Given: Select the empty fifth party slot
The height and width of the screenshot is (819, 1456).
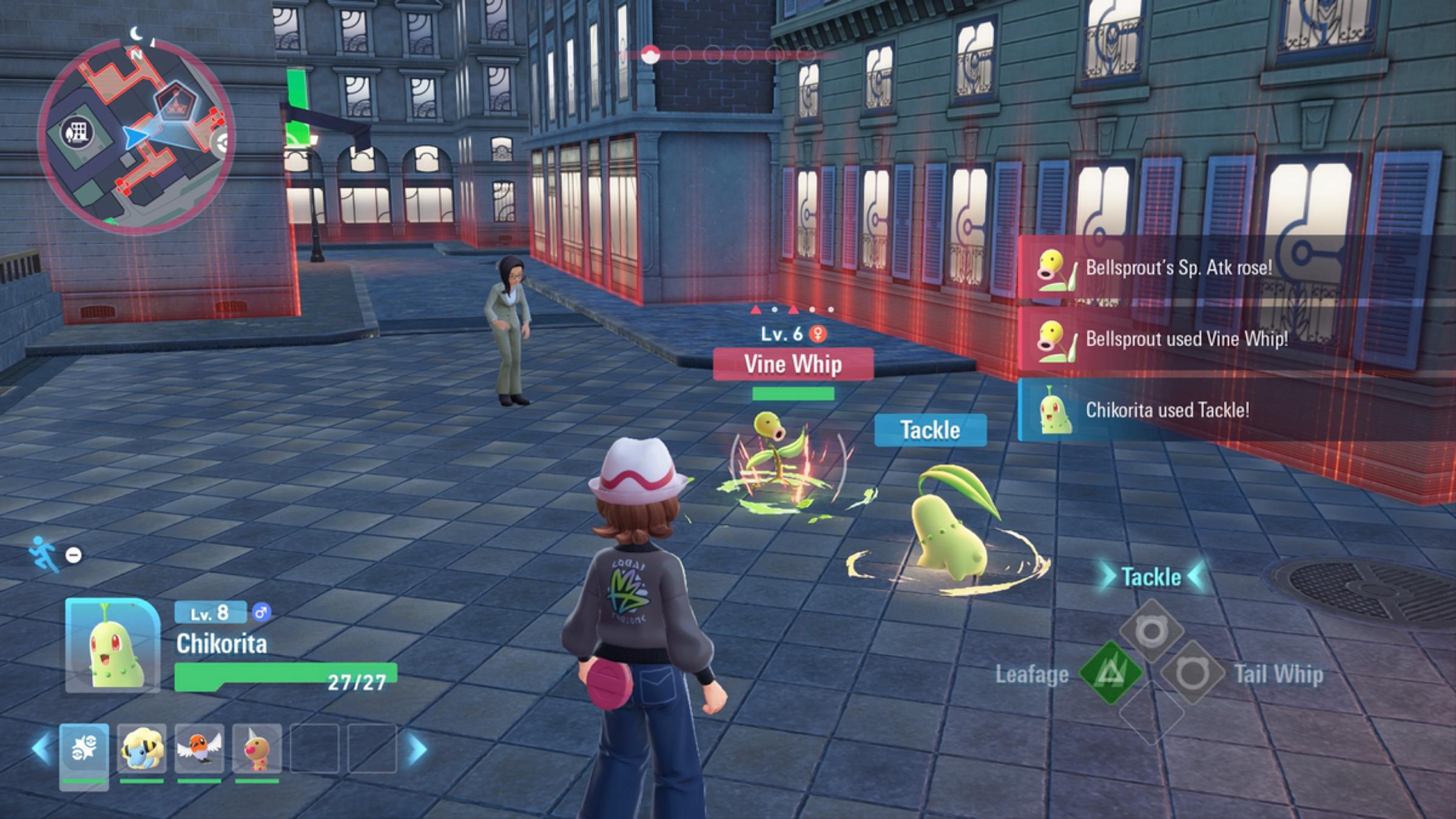Looking at the screenshot, I should coord(314,748).
